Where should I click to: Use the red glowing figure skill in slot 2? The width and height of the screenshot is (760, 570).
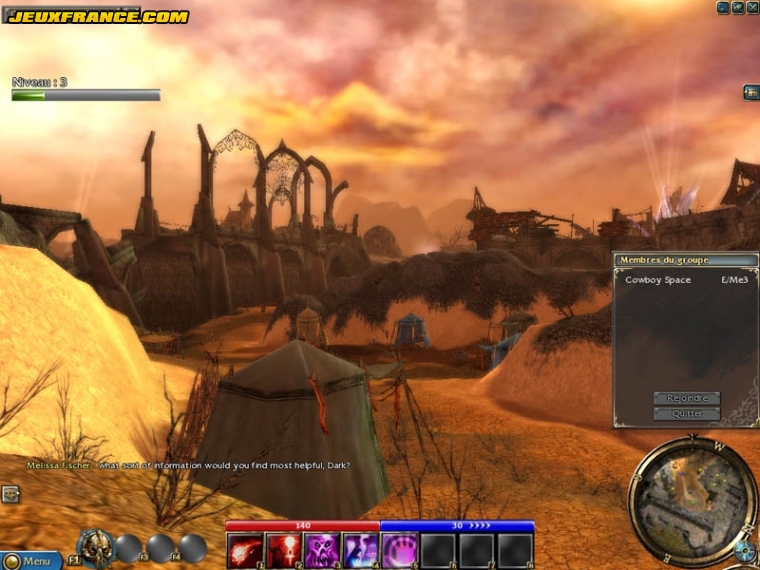coord(283,550)
